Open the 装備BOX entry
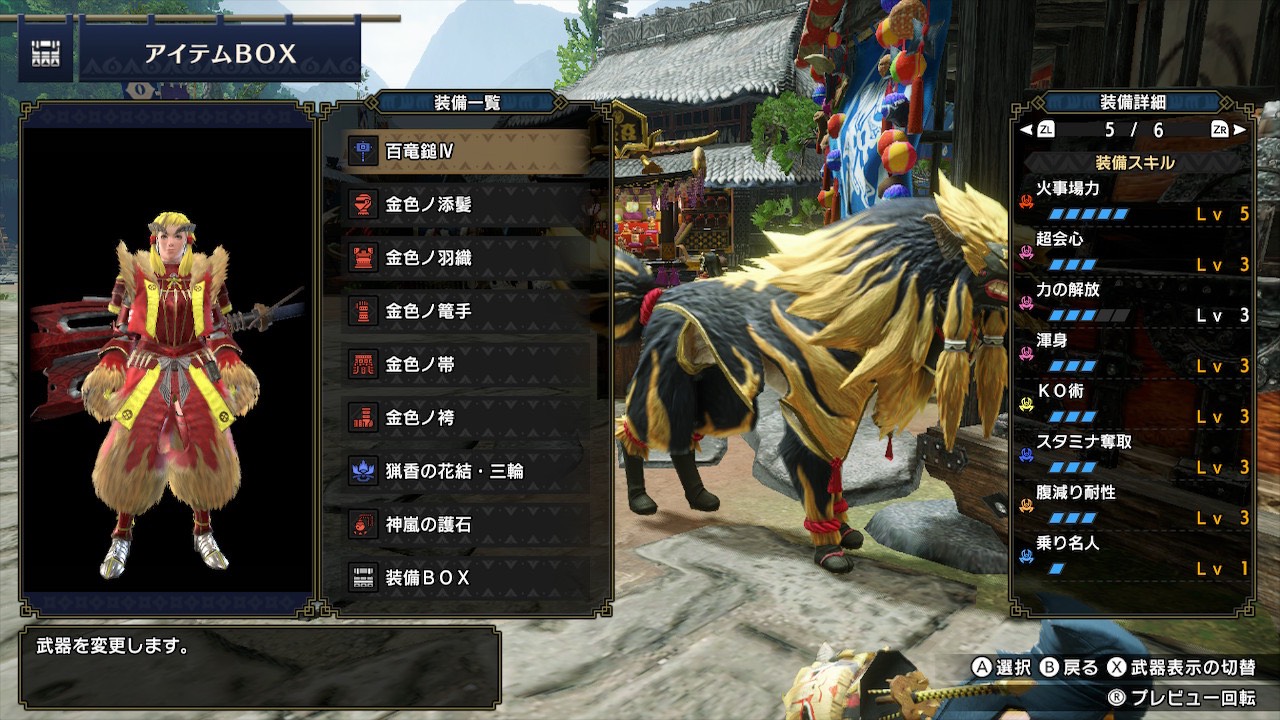1280x720 pixels. (466, 578)
